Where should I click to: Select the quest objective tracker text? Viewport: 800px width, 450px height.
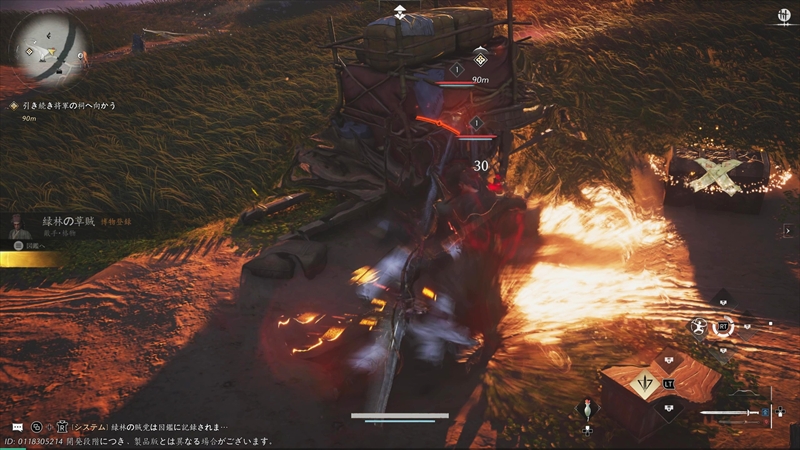click(73, 104)
